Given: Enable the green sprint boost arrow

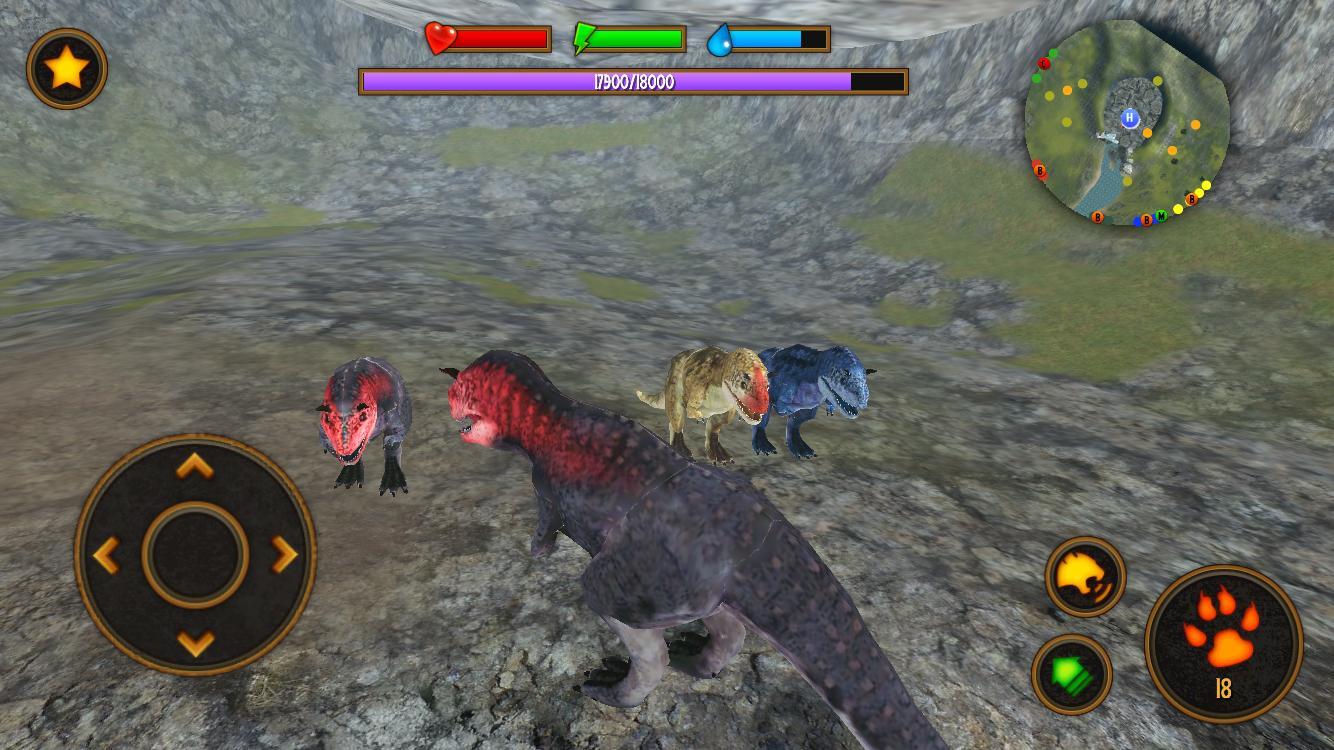Looking at the screenshot, I should pos(1073,675).
